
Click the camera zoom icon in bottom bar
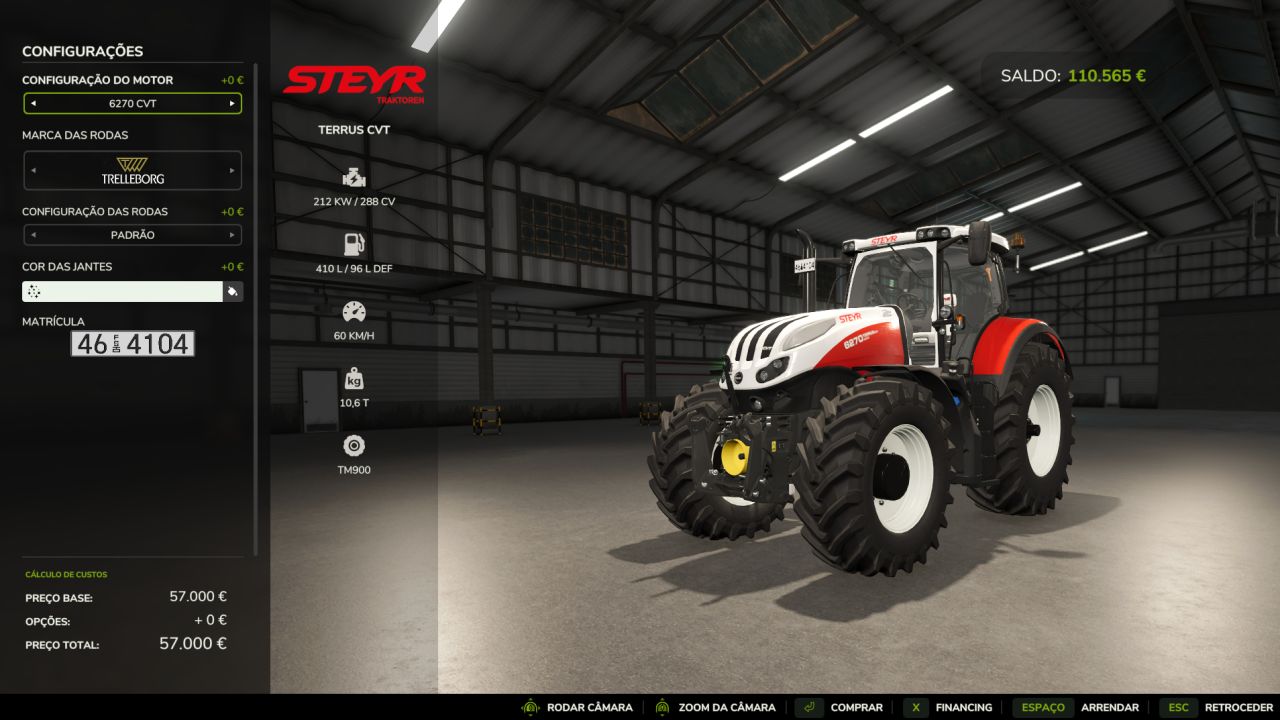click(660, 707)
